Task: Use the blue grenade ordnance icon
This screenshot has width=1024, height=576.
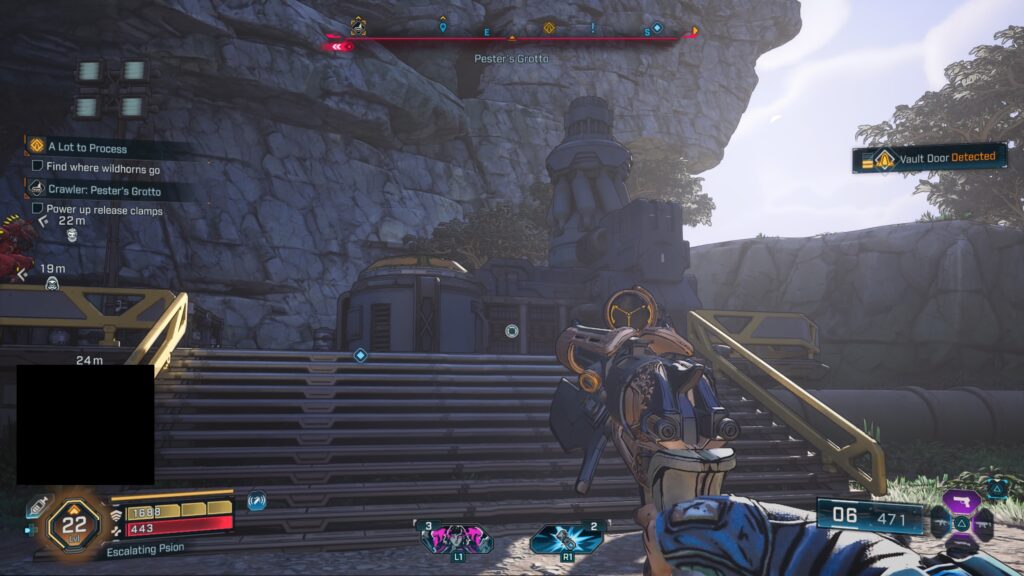Action: (x=567, y=538)
